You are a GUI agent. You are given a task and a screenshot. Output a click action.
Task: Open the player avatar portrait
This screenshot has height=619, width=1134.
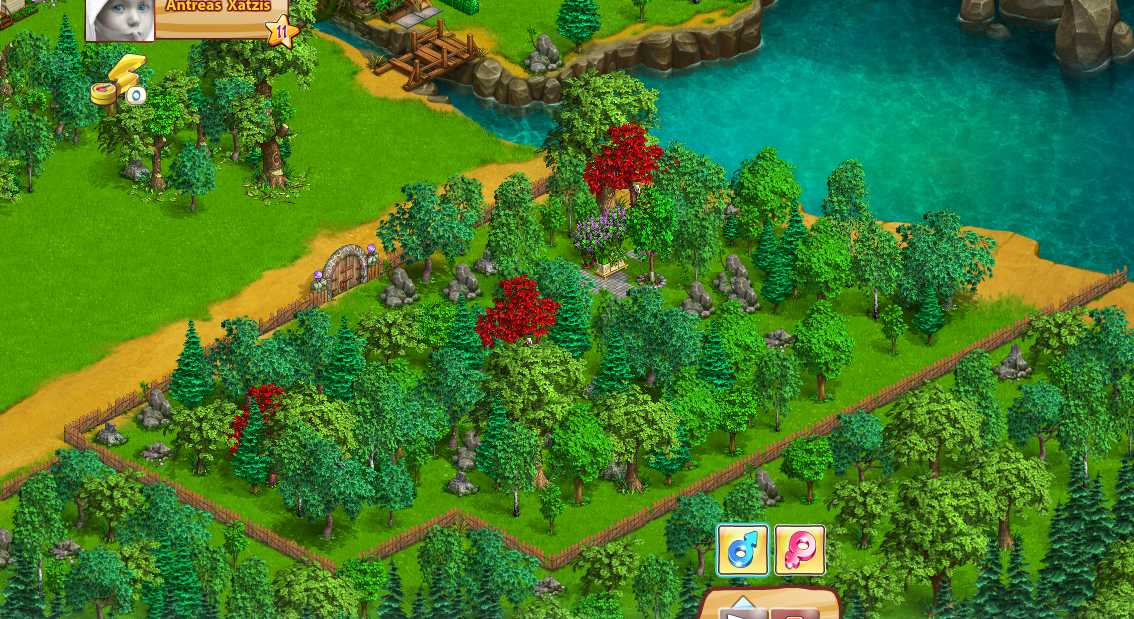click(x=121, y=20)
